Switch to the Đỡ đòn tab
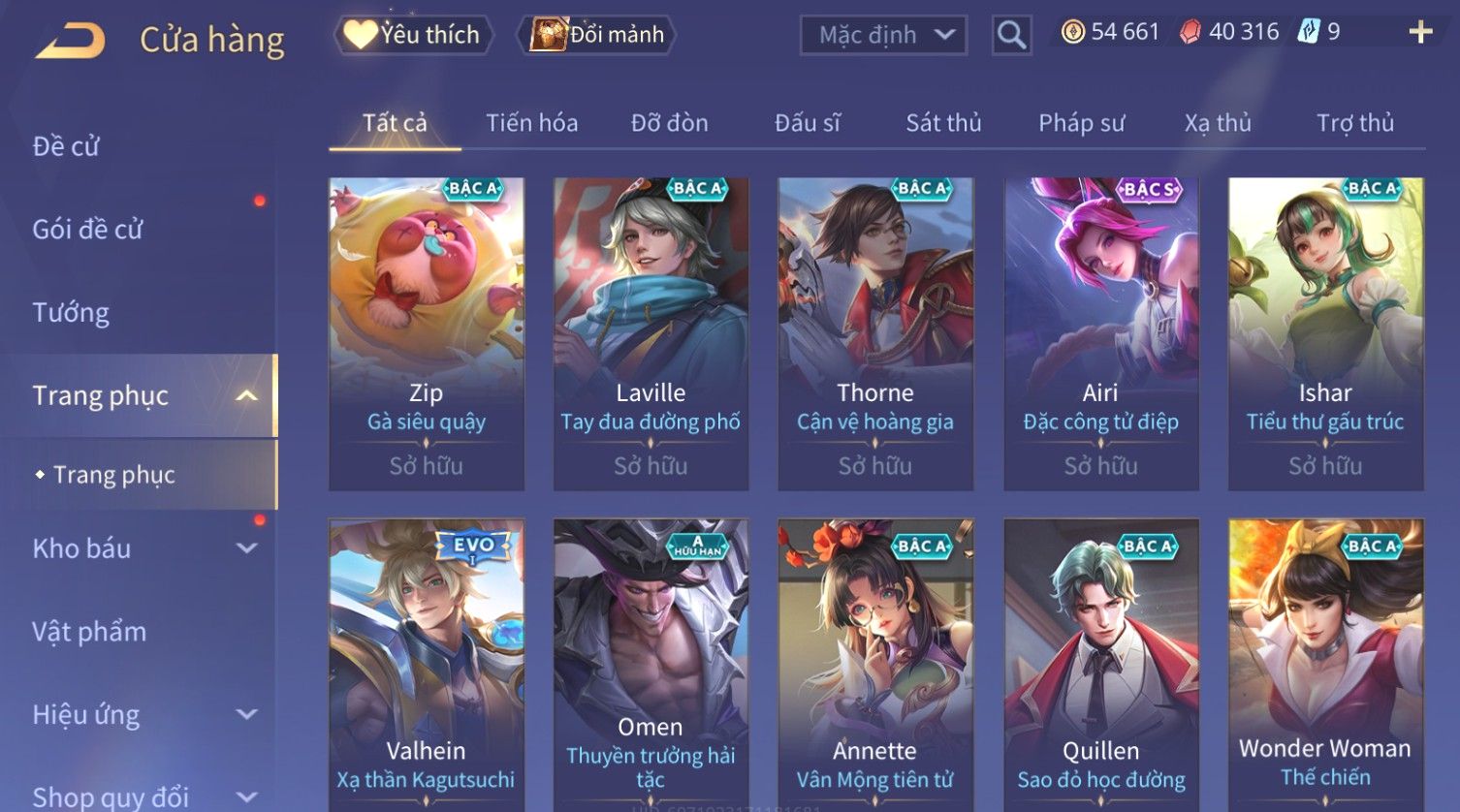 click(669, 123)
